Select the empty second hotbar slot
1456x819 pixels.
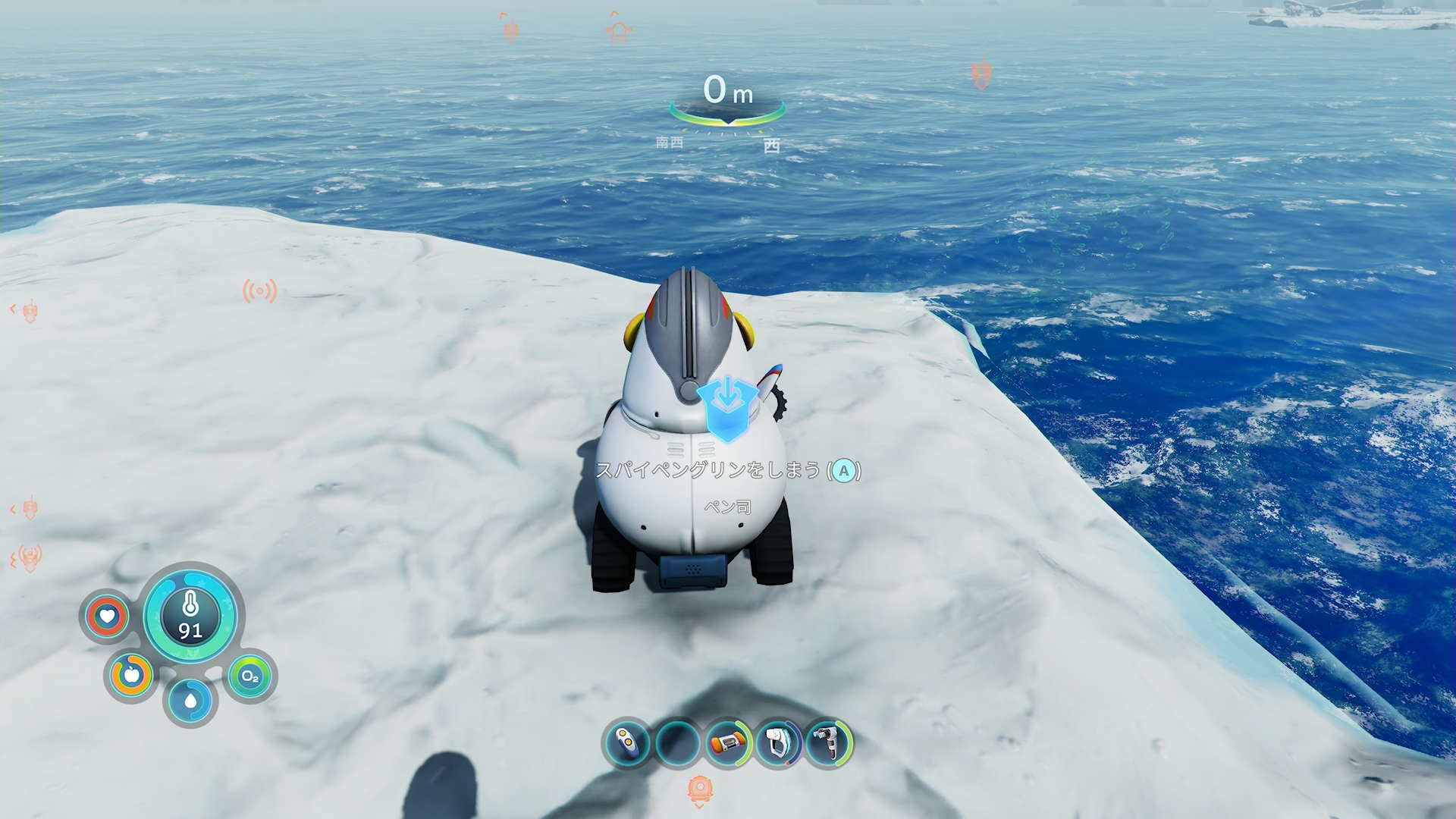[677, 743]
